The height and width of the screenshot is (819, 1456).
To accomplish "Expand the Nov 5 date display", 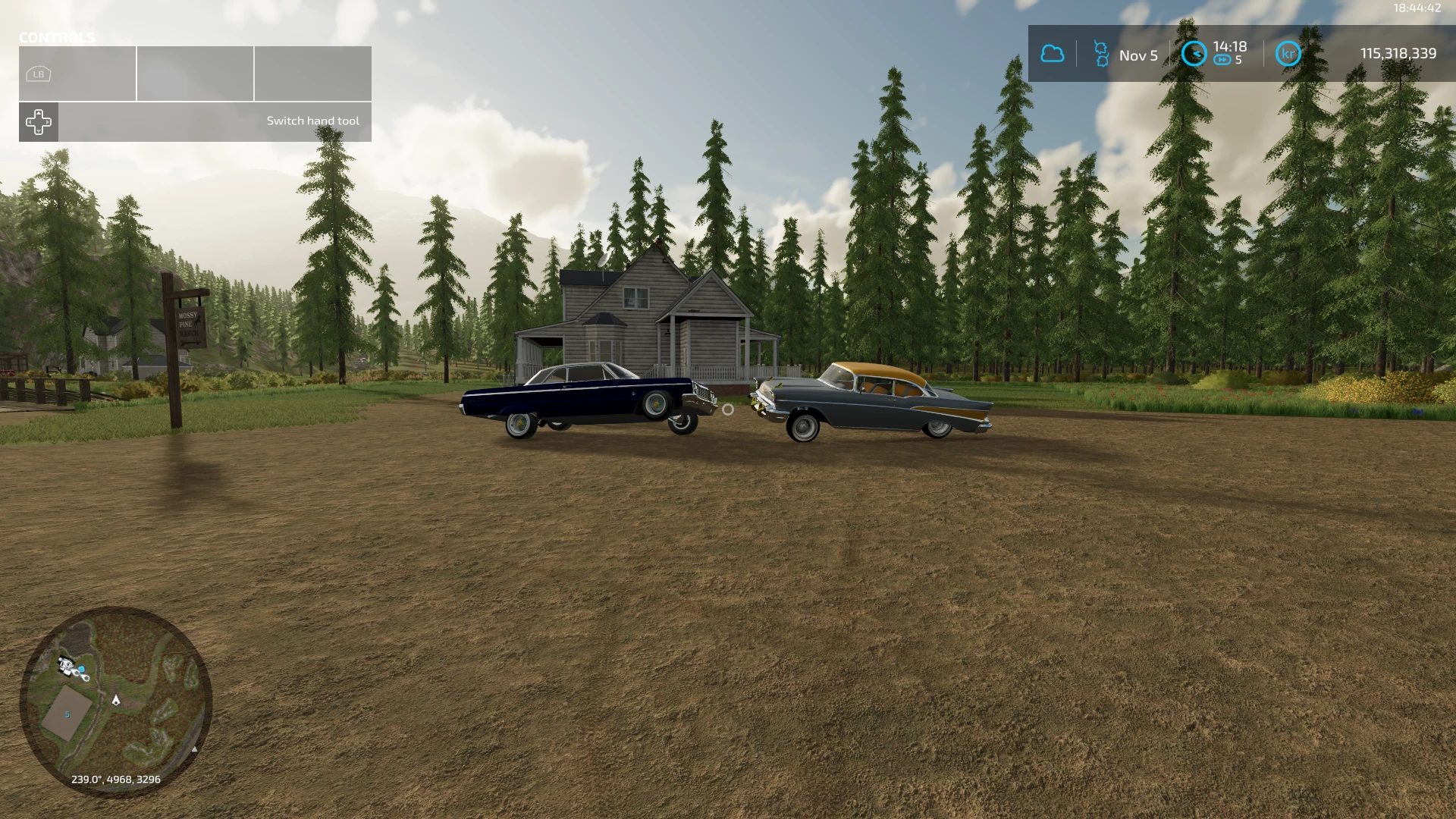I will [x=1137, y=55].
